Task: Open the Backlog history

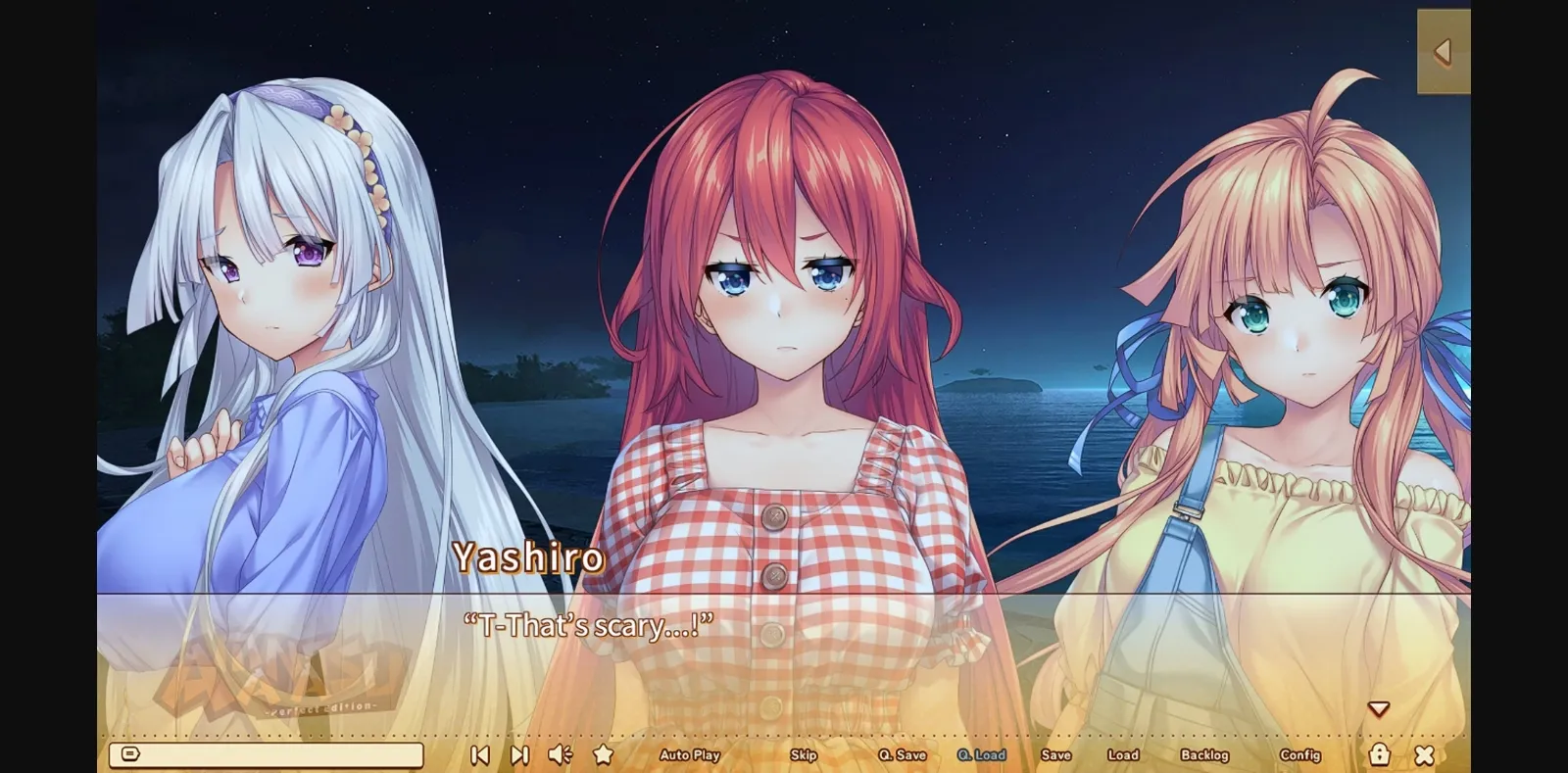Action: click(1207, 754)
